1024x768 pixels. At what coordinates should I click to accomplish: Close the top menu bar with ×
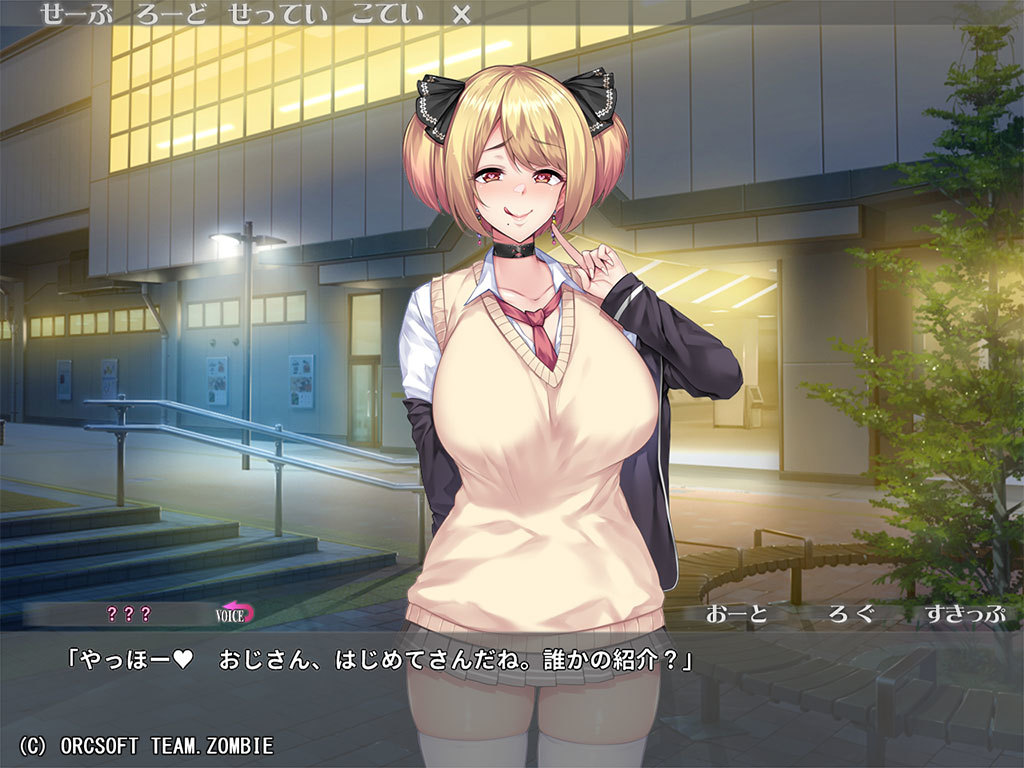pyautogui.click(x=461, y=14)
